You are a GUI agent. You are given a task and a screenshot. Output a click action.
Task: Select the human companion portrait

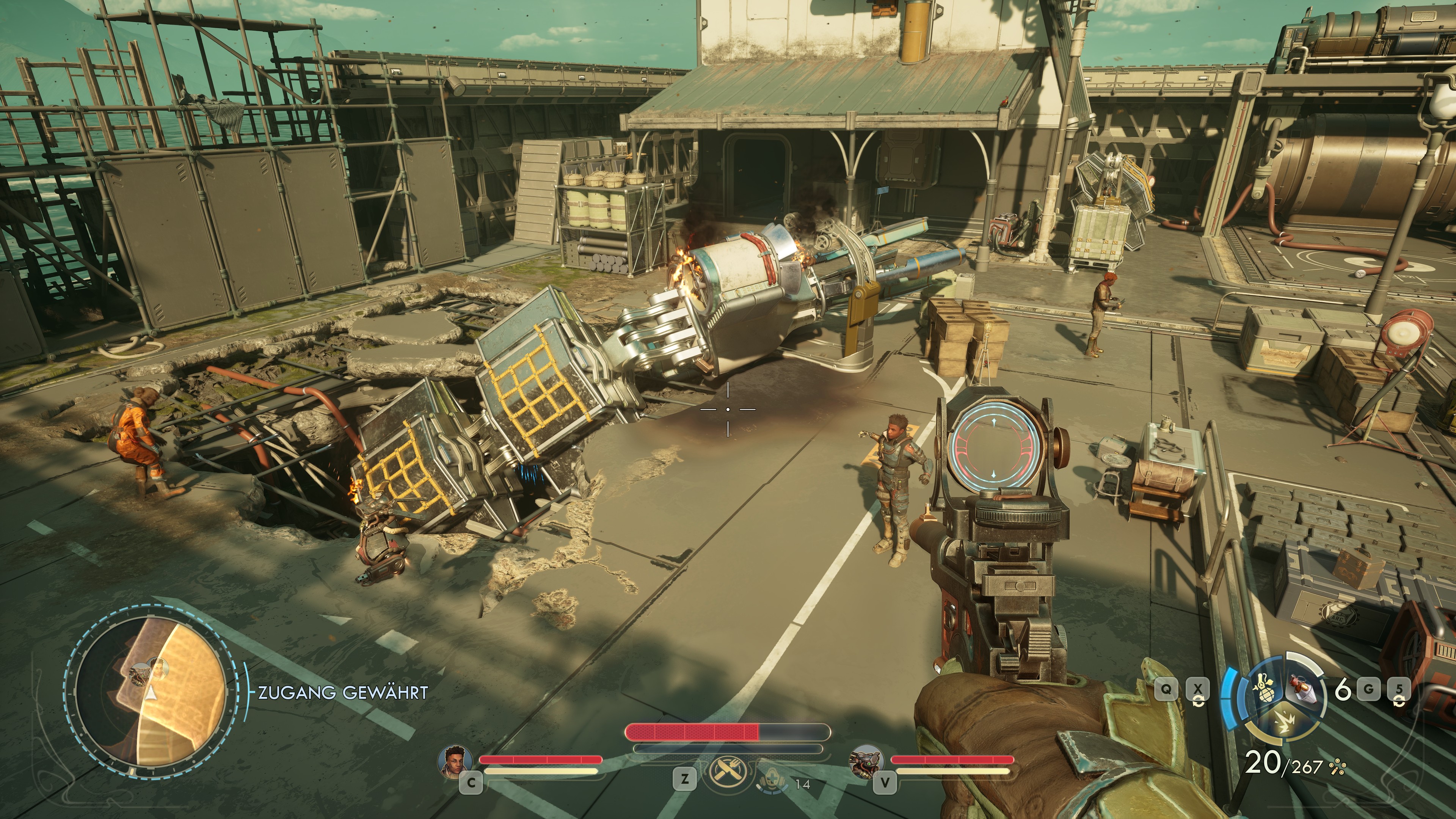[x=455, y=761]
